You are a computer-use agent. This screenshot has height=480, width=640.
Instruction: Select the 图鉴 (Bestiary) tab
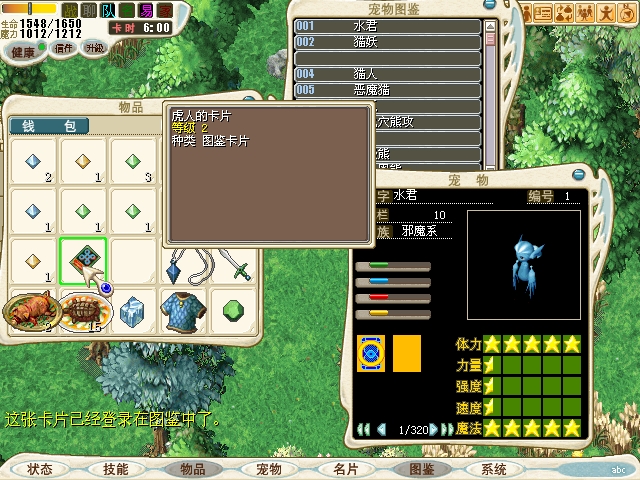point(422,468)
